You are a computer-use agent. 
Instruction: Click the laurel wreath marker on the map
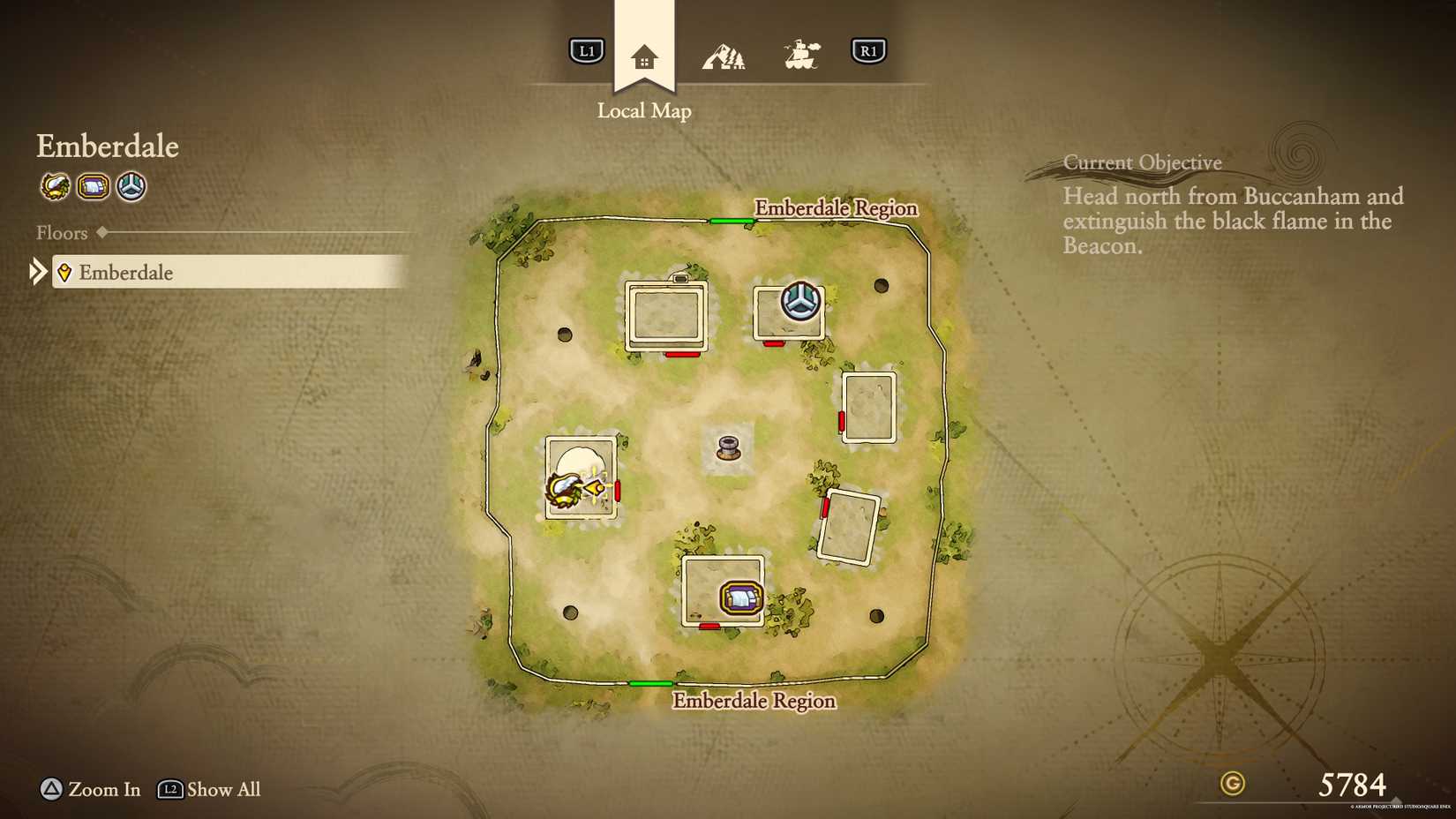click(563, 489)
